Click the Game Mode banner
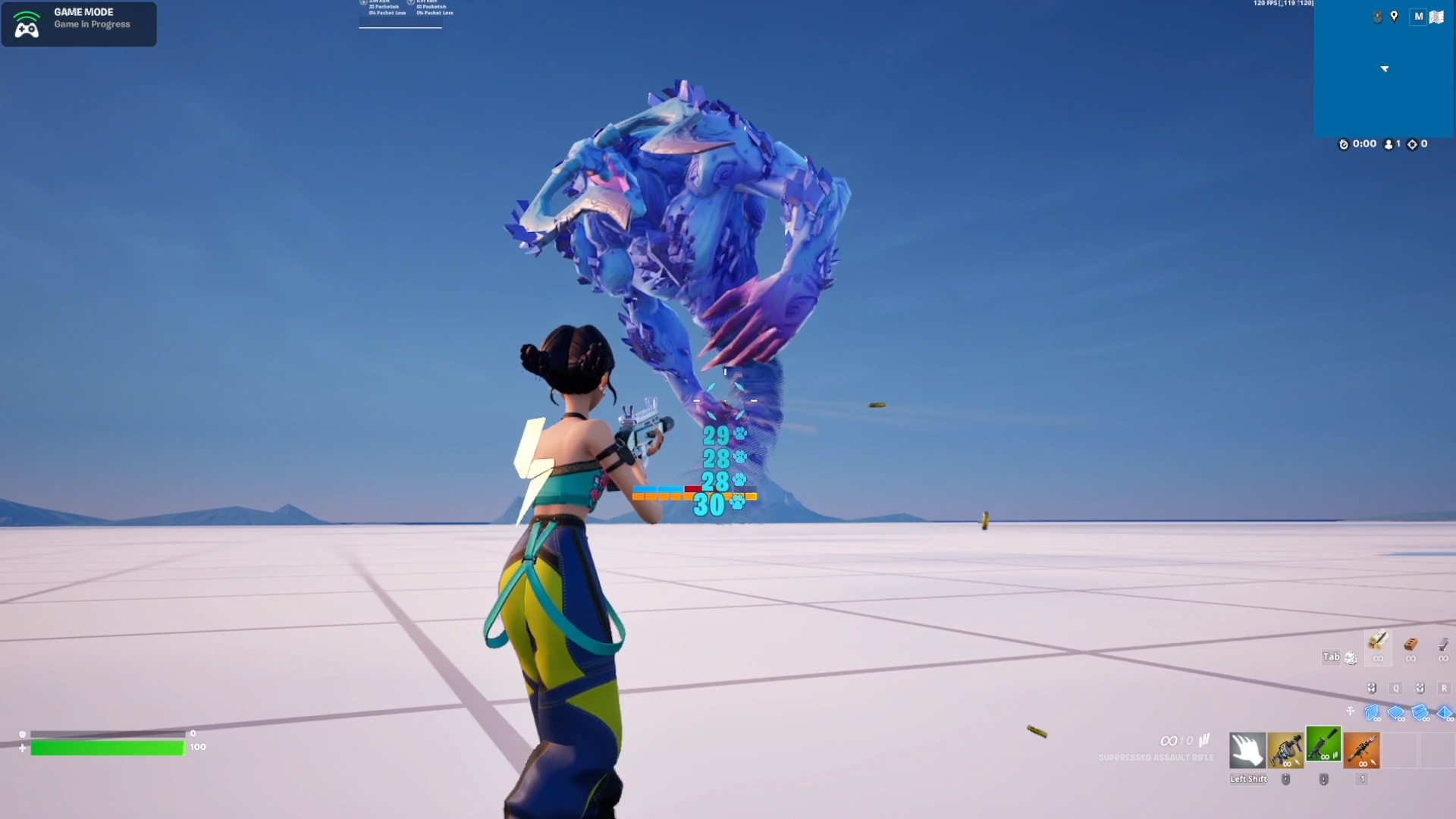The width and height of the screenshot is (1456, 819). [x=79, y=24]
